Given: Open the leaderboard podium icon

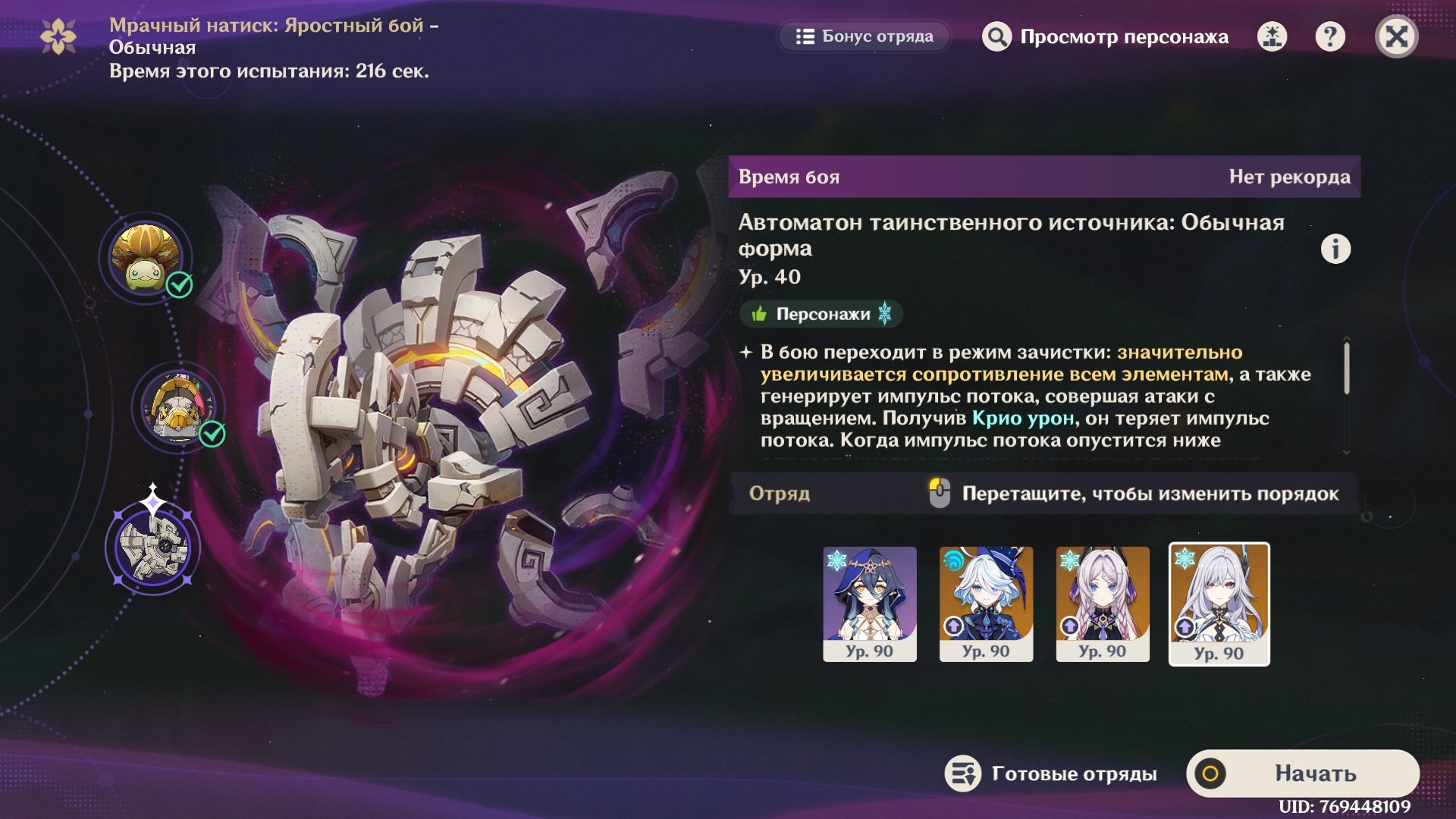Looking at the screenshot, I should coord(1272,36).
